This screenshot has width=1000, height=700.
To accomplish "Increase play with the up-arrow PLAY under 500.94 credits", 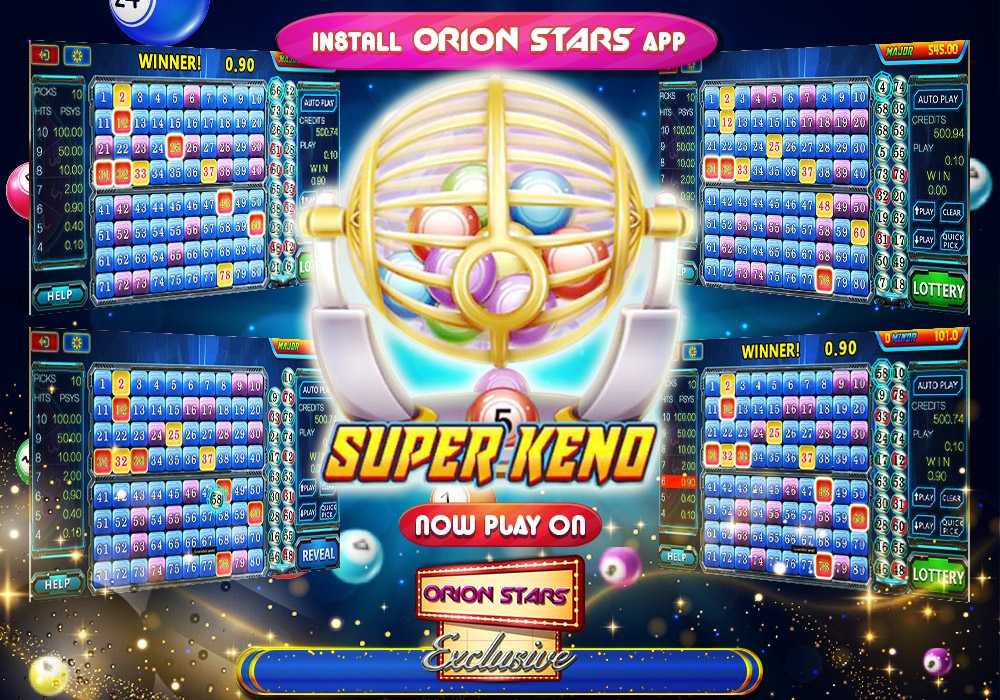I will [x=924, y=212].
